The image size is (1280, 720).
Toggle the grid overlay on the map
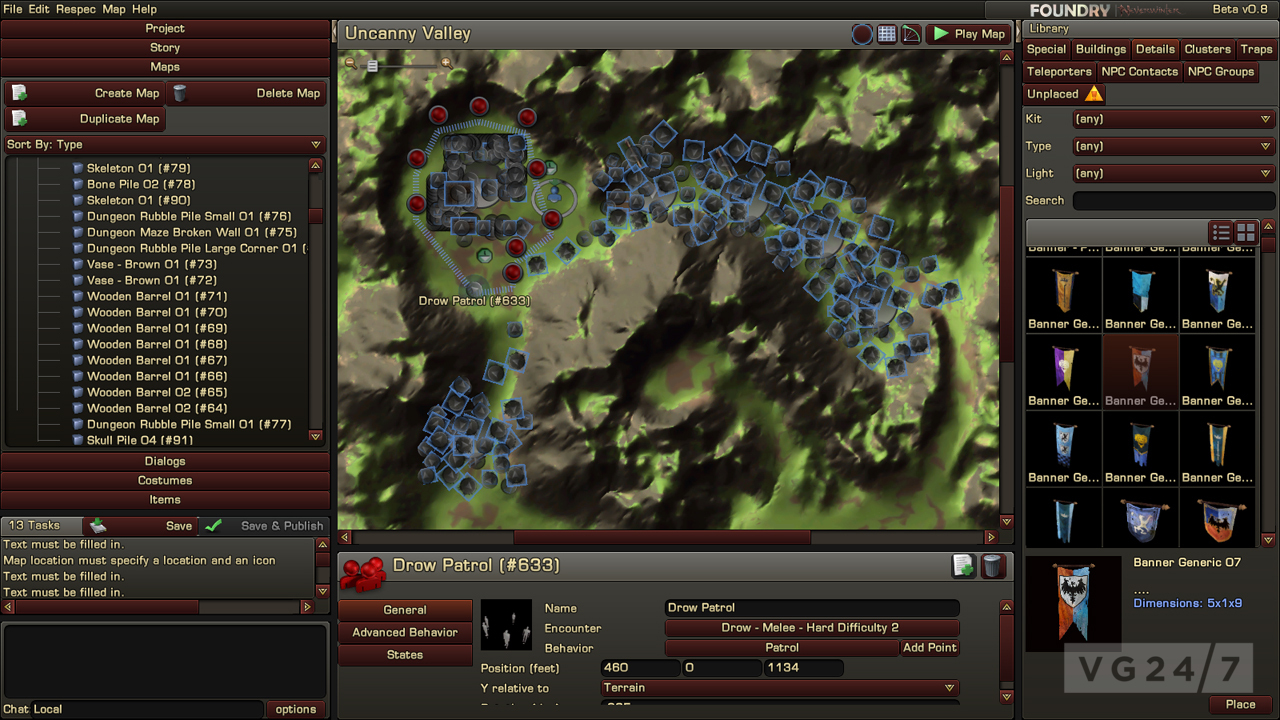pyautogui.click(x=886, y=33)
